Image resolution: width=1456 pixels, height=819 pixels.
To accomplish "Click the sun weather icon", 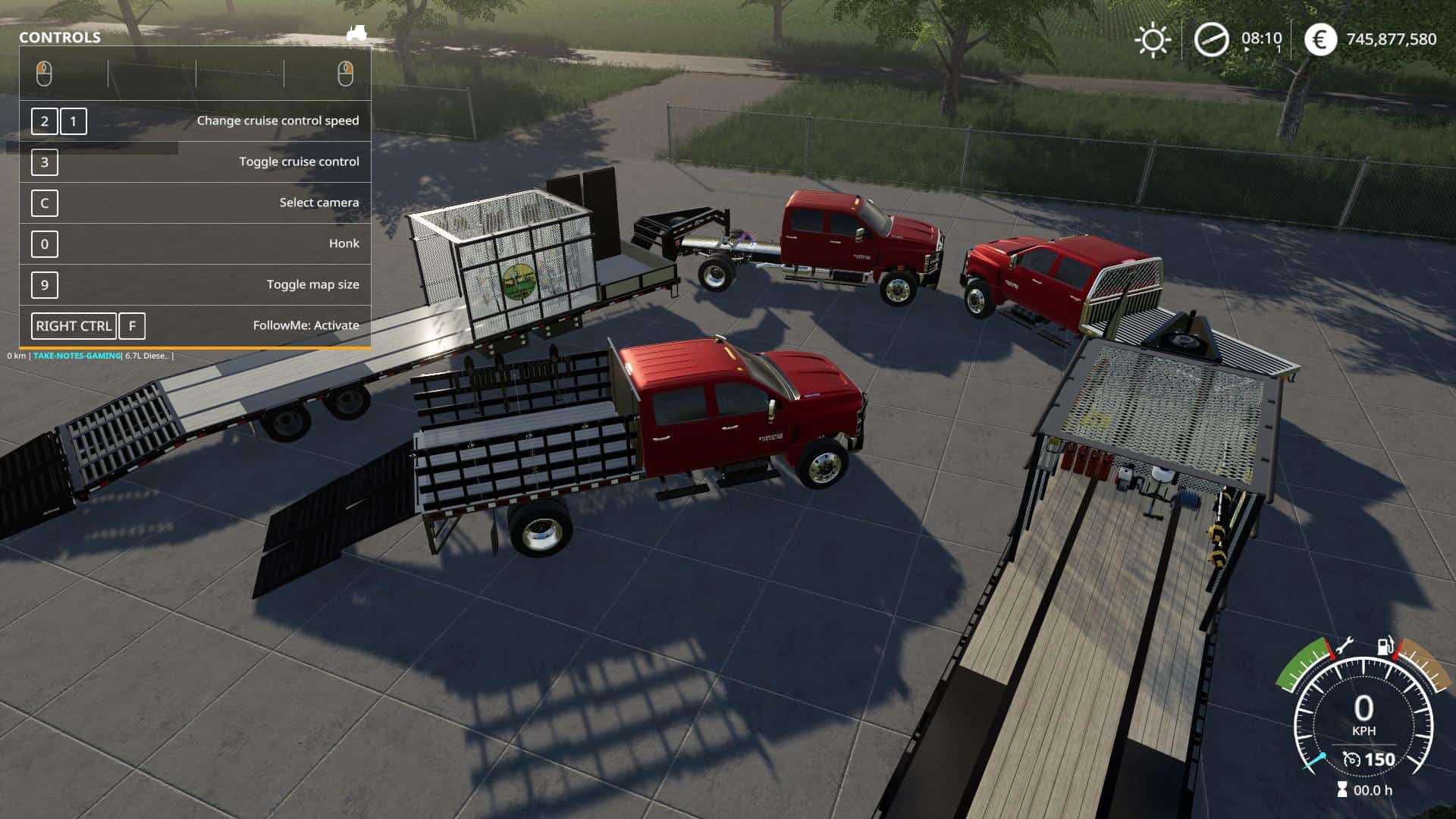I will point(1152,39).
